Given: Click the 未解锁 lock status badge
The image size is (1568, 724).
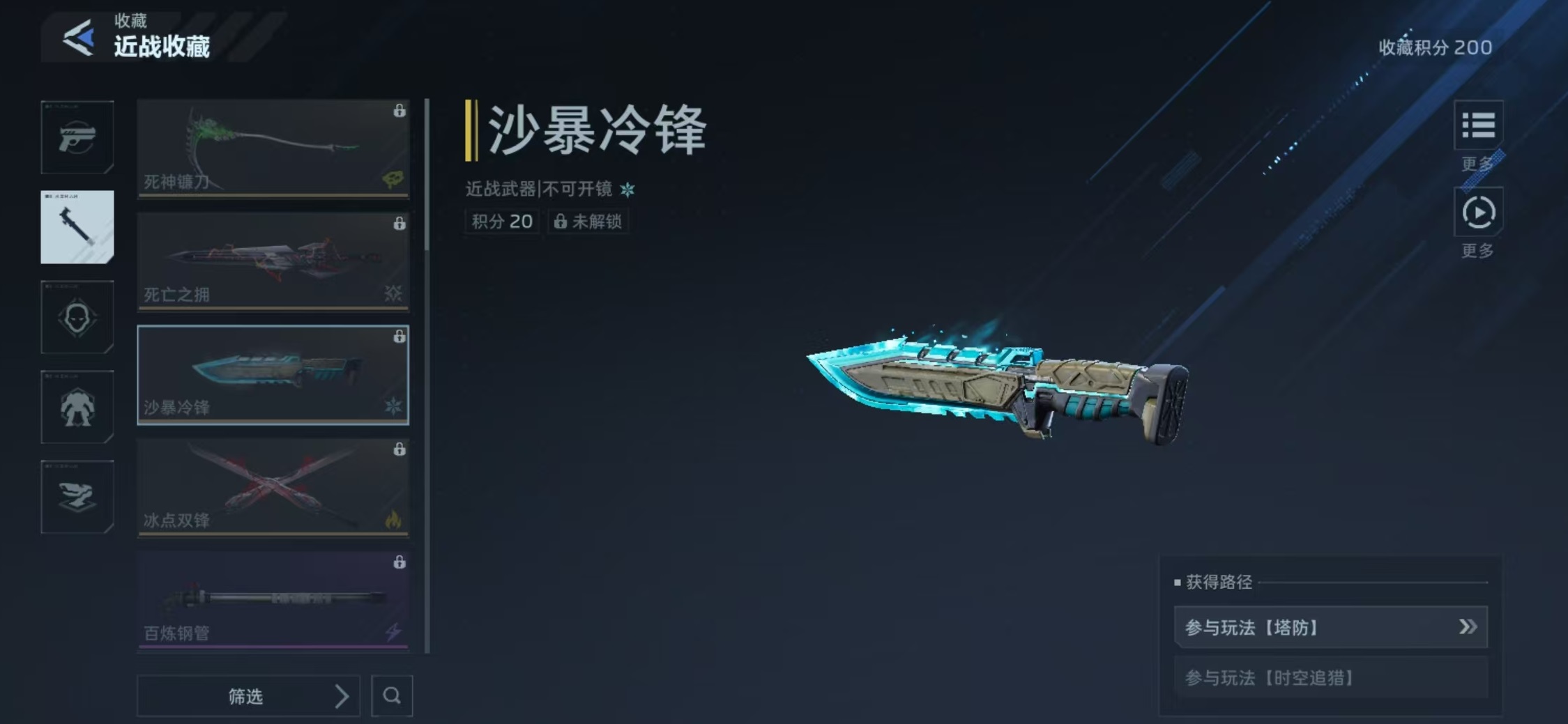Looking at the screenshot, I should pyautogui.click(x=589, y=222).
